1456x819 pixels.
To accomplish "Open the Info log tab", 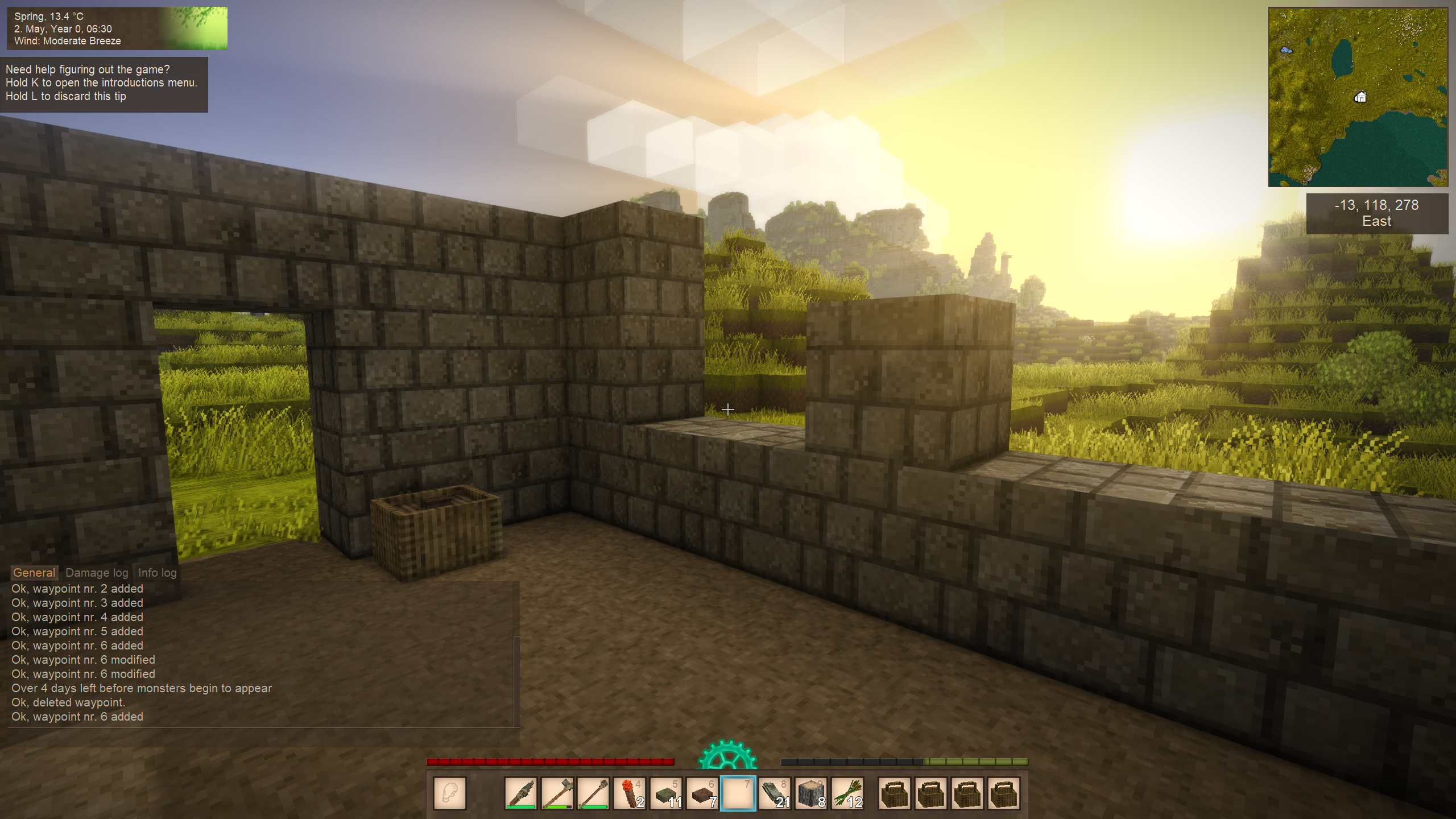I will [157, 573].
